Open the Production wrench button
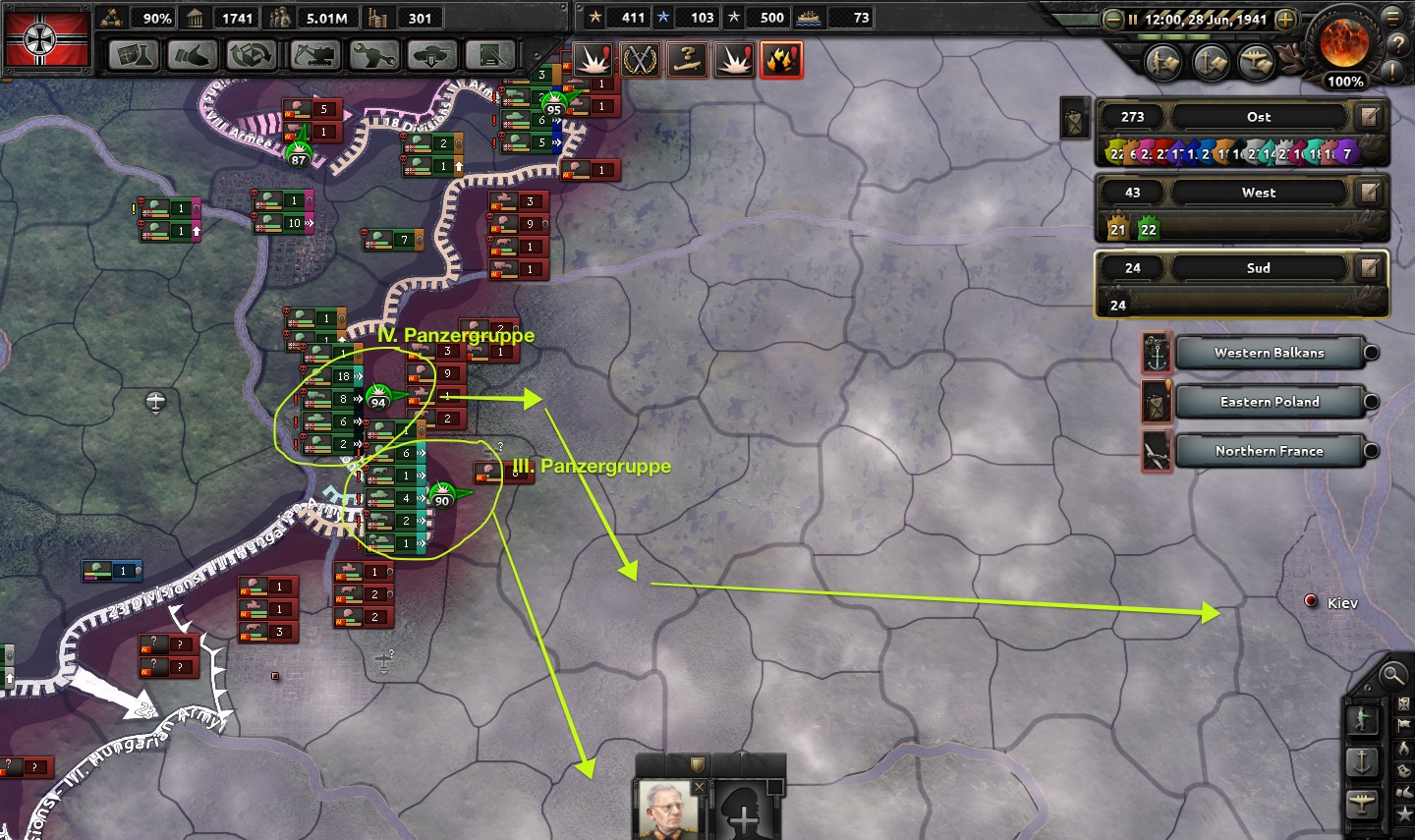Image resolution: width=1415 pixels, height=840 pixels. [373, 55]
